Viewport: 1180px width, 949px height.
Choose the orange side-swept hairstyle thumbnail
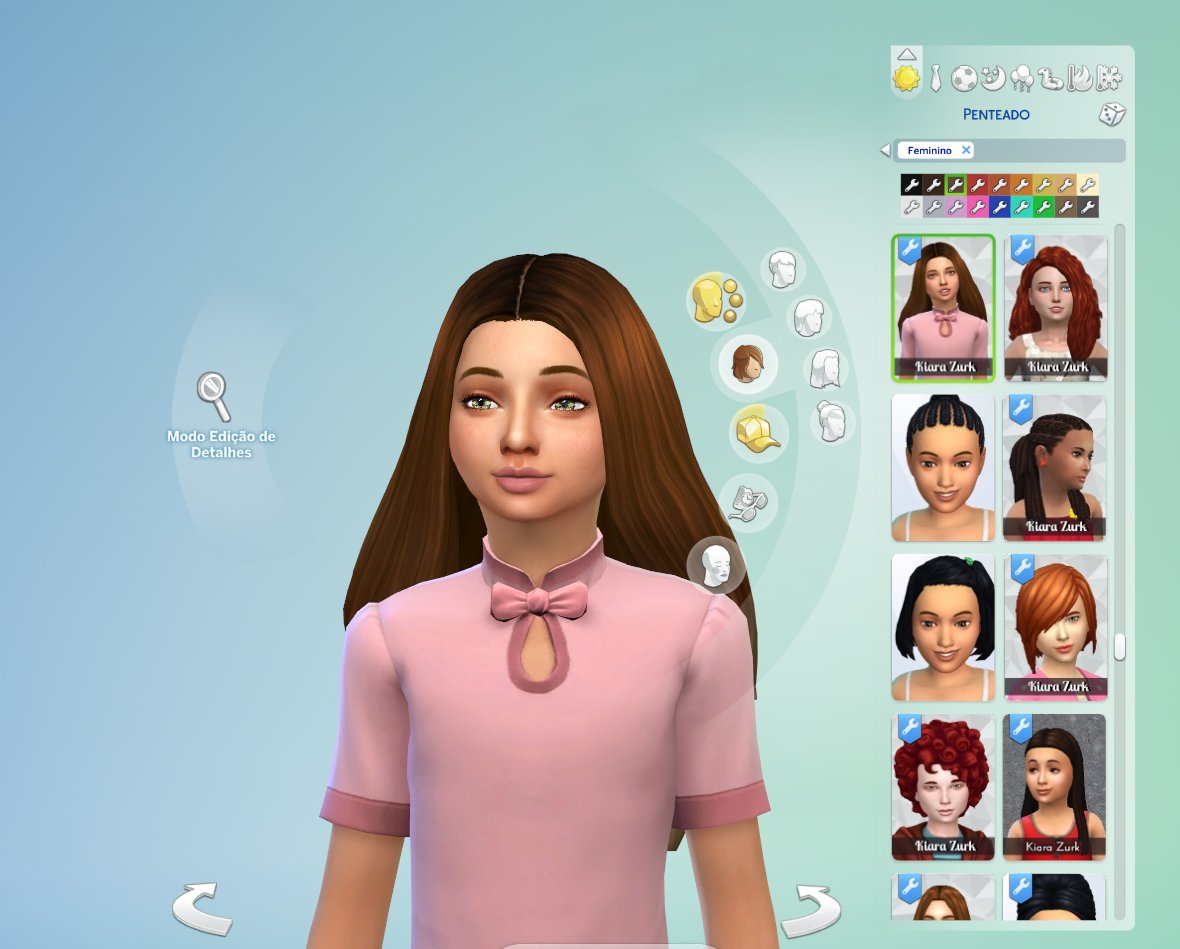(1055, 627)
